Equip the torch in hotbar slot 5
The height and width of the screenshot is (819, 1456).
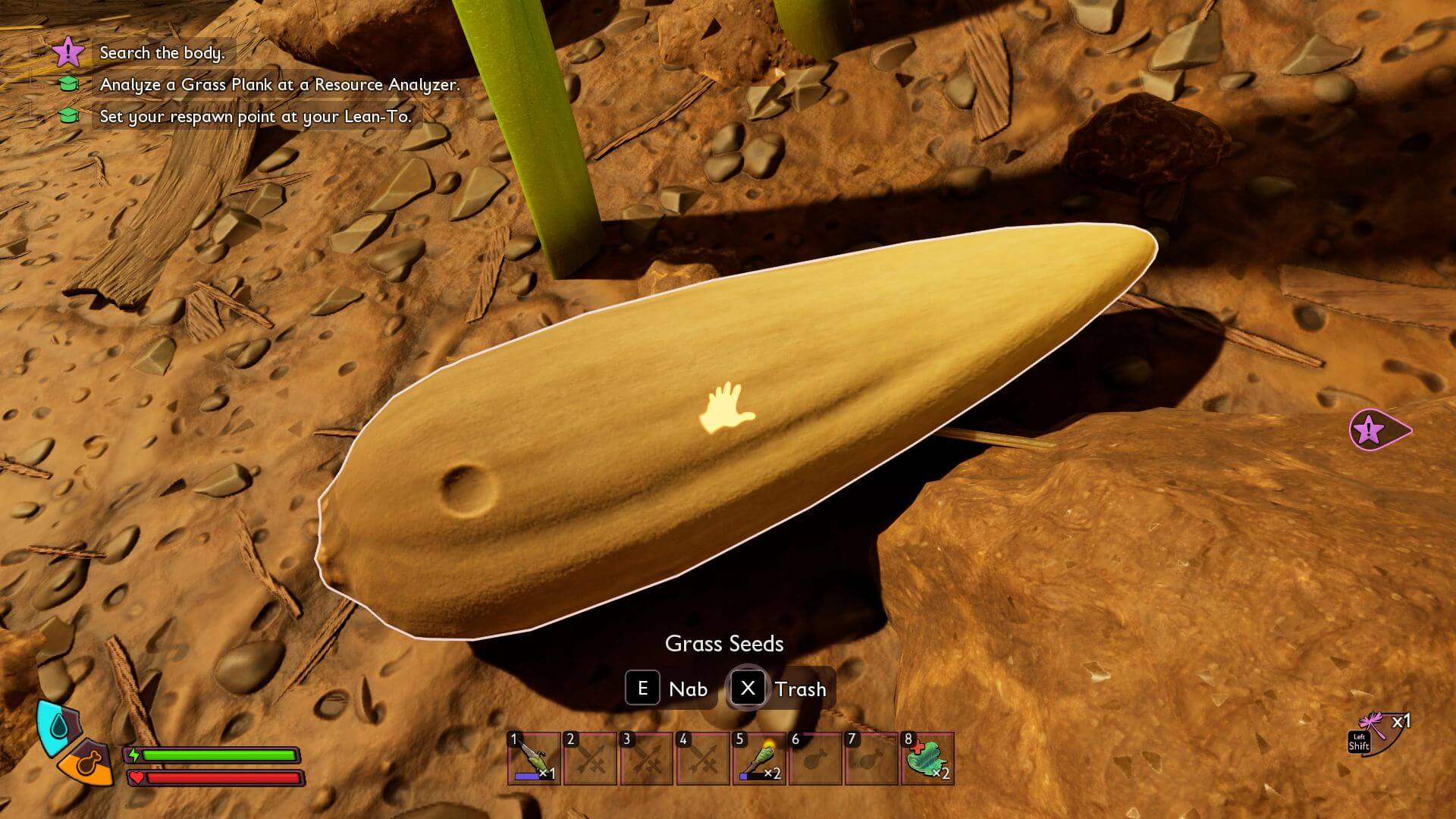759,758
